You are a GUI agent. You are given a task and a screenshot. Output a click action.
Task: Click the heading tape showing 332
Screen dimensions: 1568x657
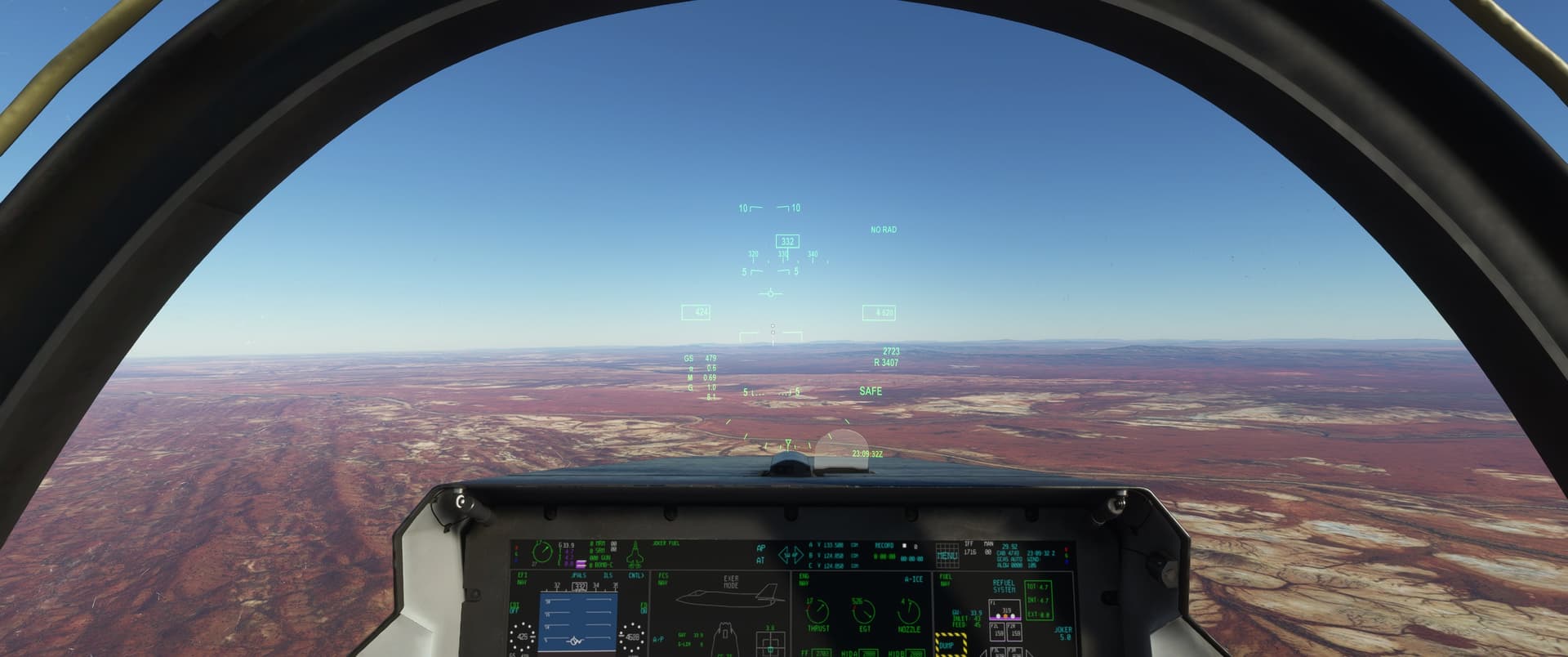[x=581, y=586]
